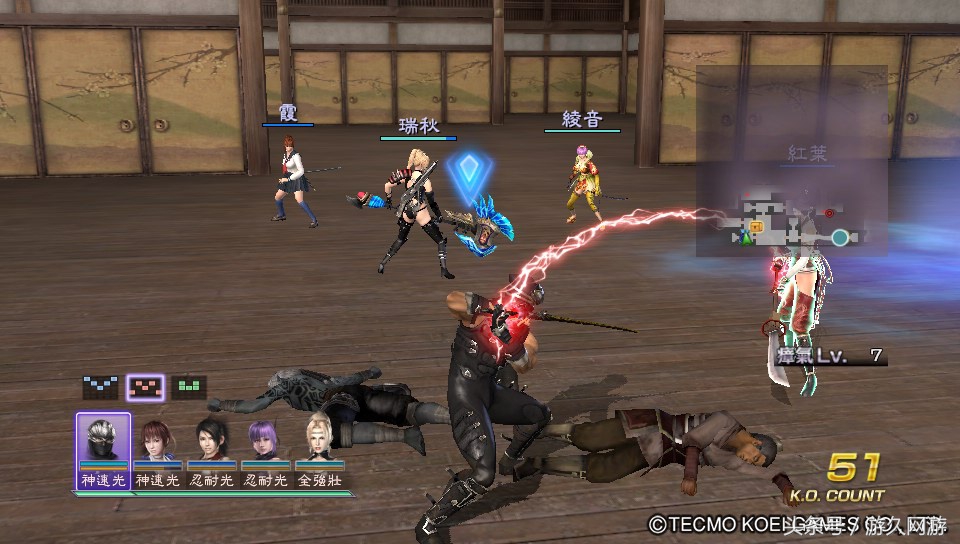This screenshot has height=544, width=960.
Task: Choose the blue V-shaped formation icon
Action: pos(100,387)
